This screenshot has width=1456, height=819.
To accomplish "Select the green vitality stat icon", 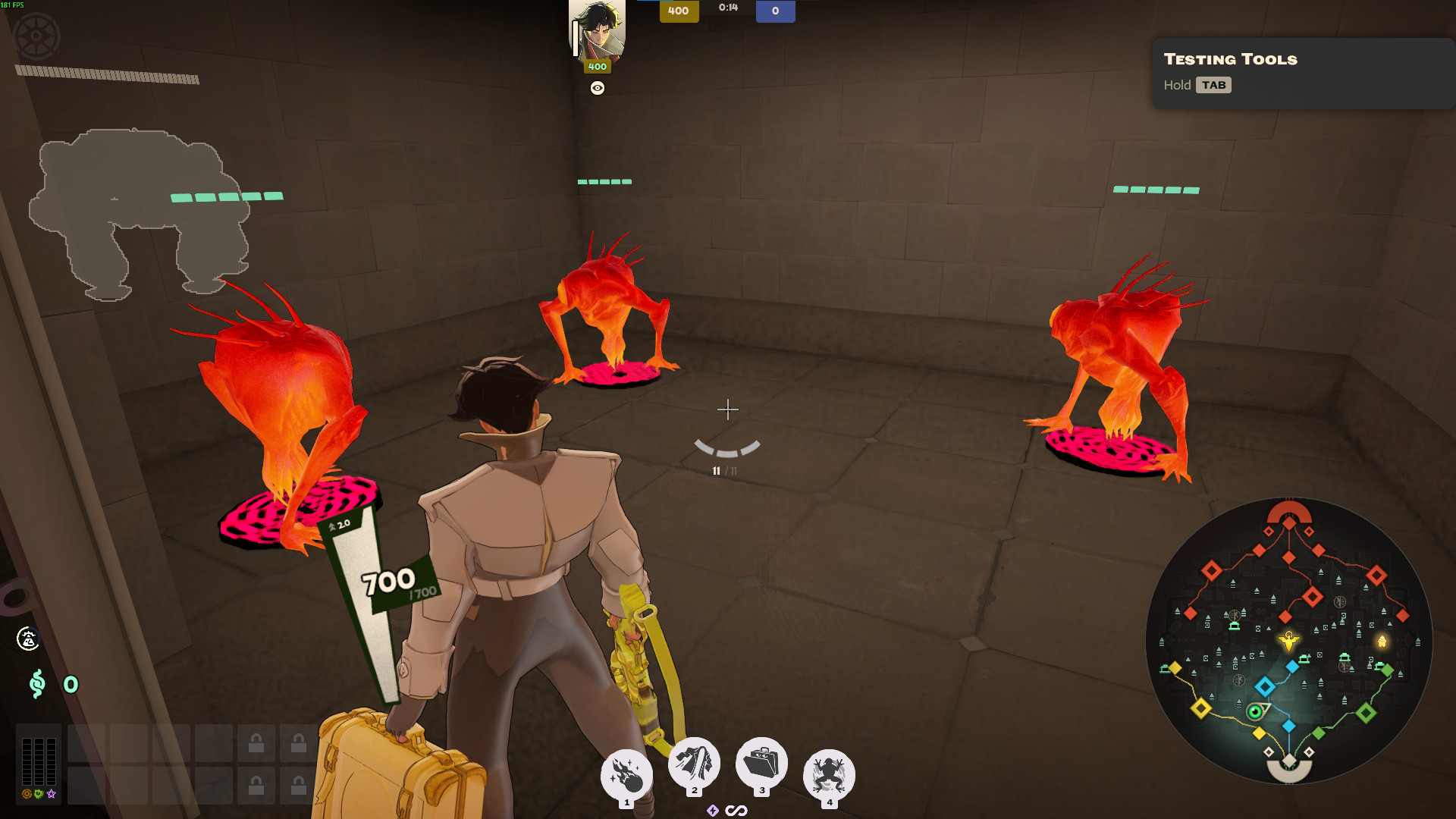I will pyautogui.click(x=39, y=795).
